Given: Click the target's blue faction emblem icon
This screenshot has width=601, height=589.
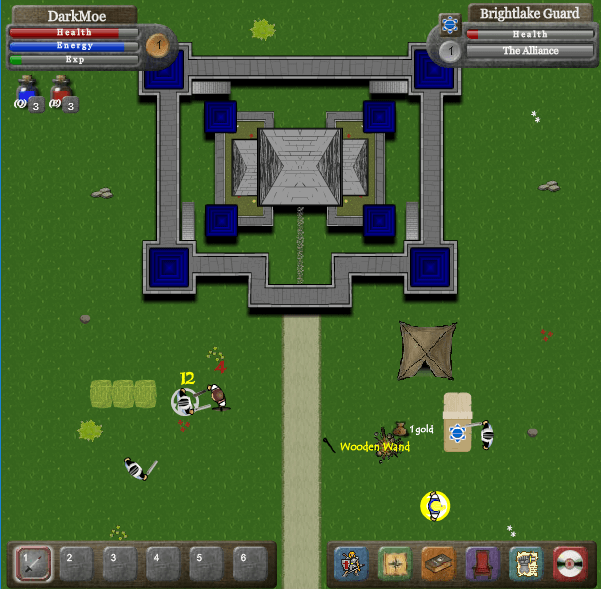Looking at the screenshot, I should 450,23.
